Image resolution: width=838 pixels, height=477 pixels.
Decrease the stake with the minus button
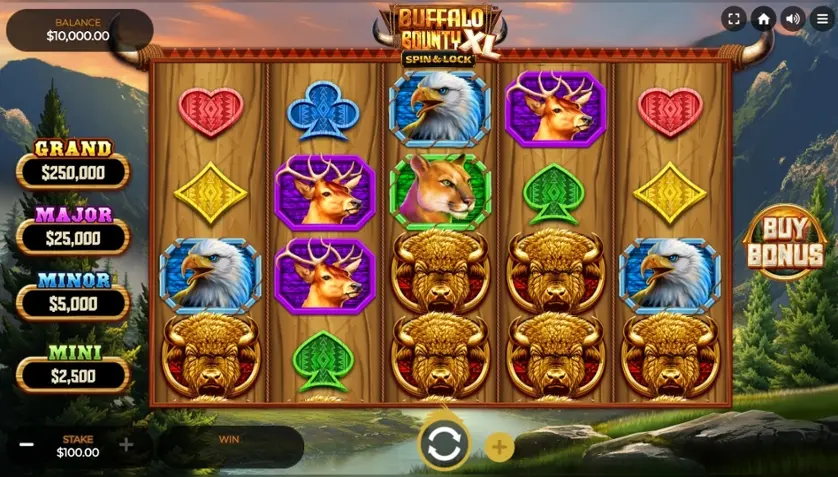[27, 445]
